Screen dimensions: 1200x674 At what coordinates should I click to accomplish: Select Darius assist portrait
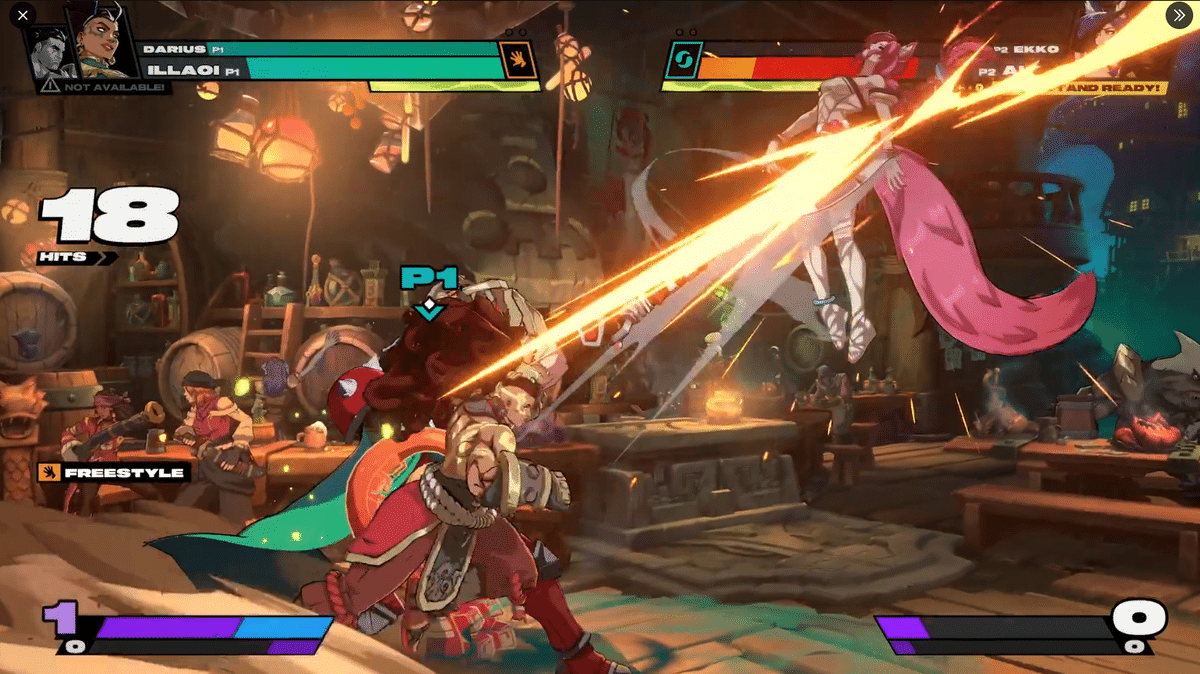click(x=48, y=50)
